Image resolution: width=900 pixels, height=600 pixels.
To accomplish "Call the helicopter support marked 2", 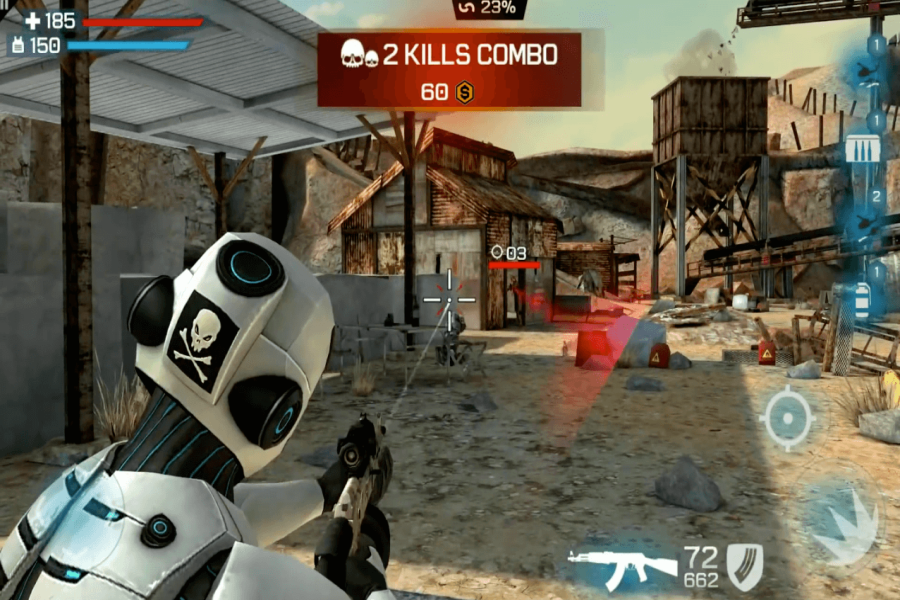I will [865, 222].
